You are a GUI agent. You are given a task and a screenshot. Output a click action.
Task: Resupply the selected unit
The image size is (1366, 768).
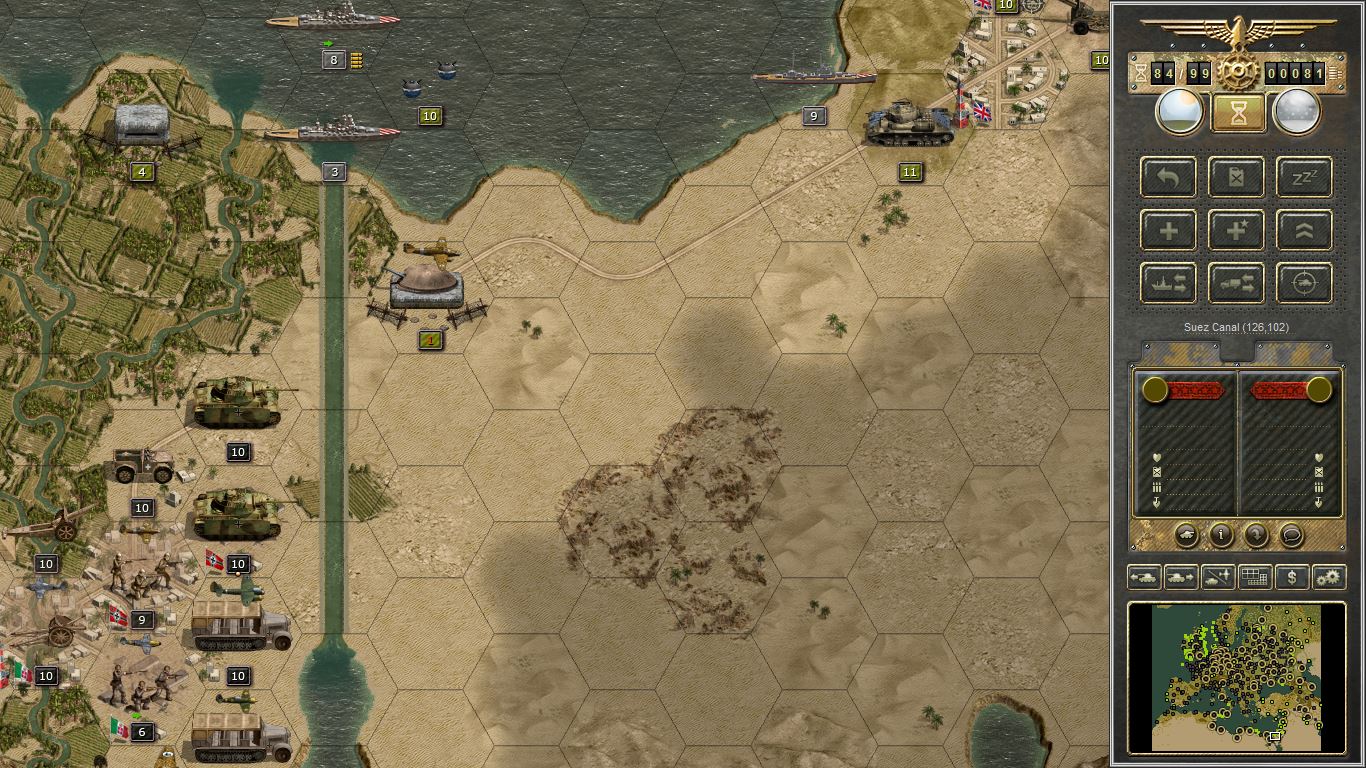(1236, 177)
